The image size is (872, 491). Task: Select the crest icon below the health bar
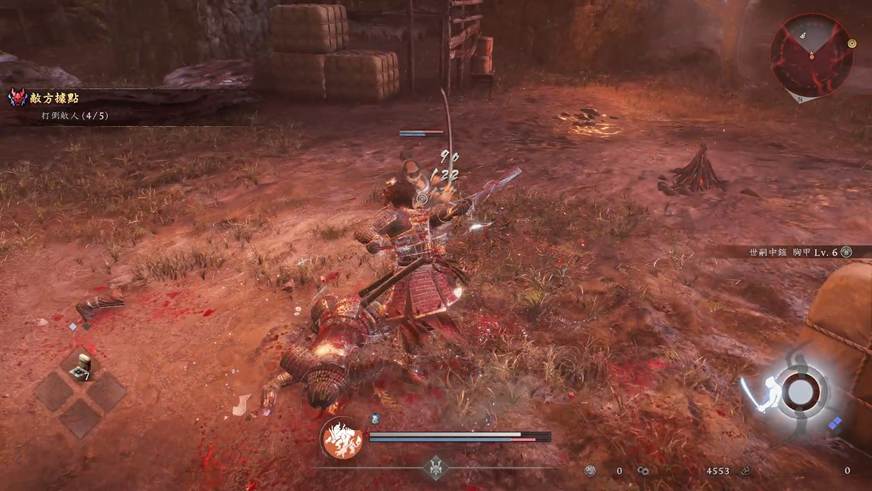[x=435, y=466]
